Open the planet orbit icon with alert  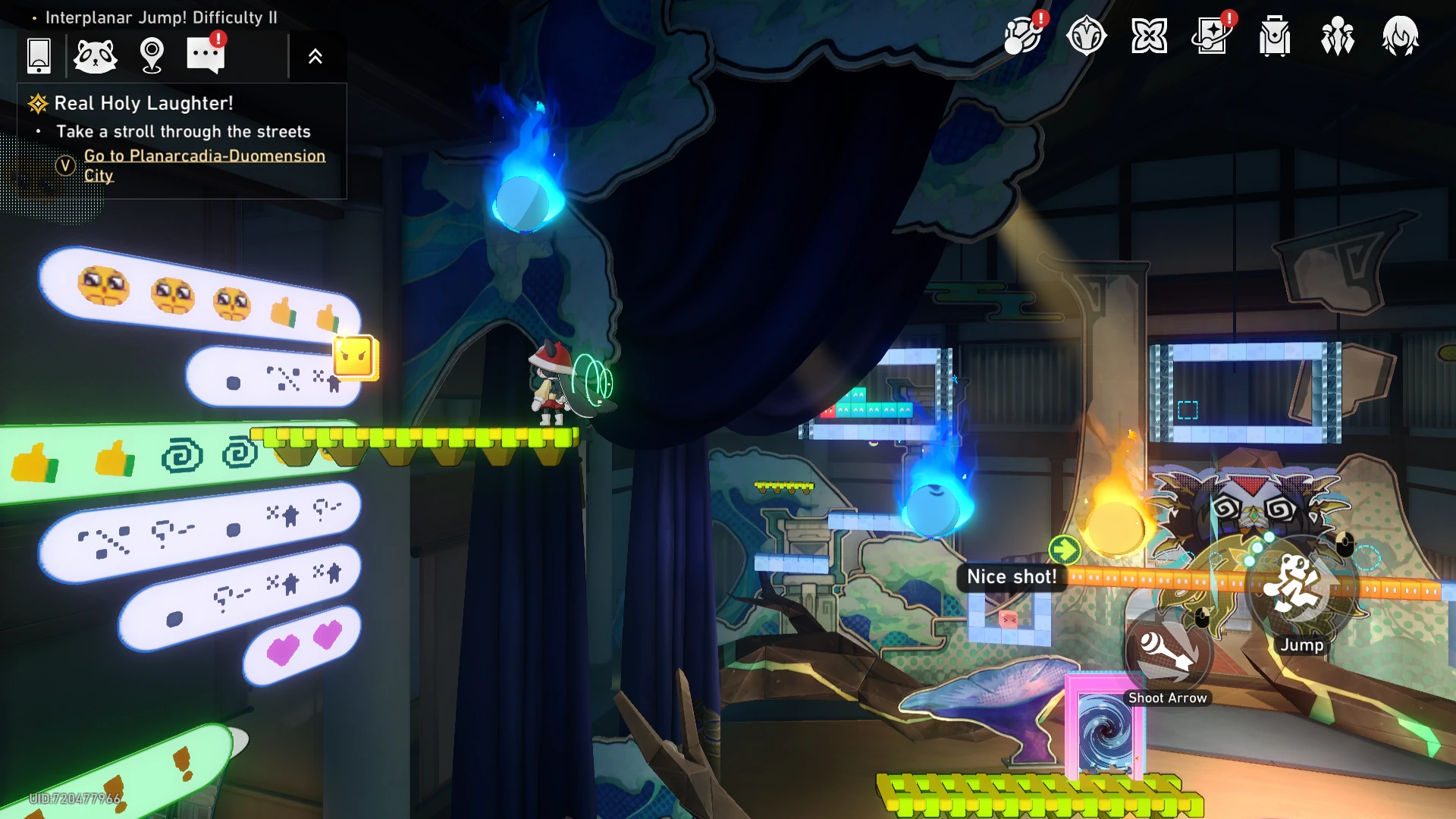tap(1022, 36)
